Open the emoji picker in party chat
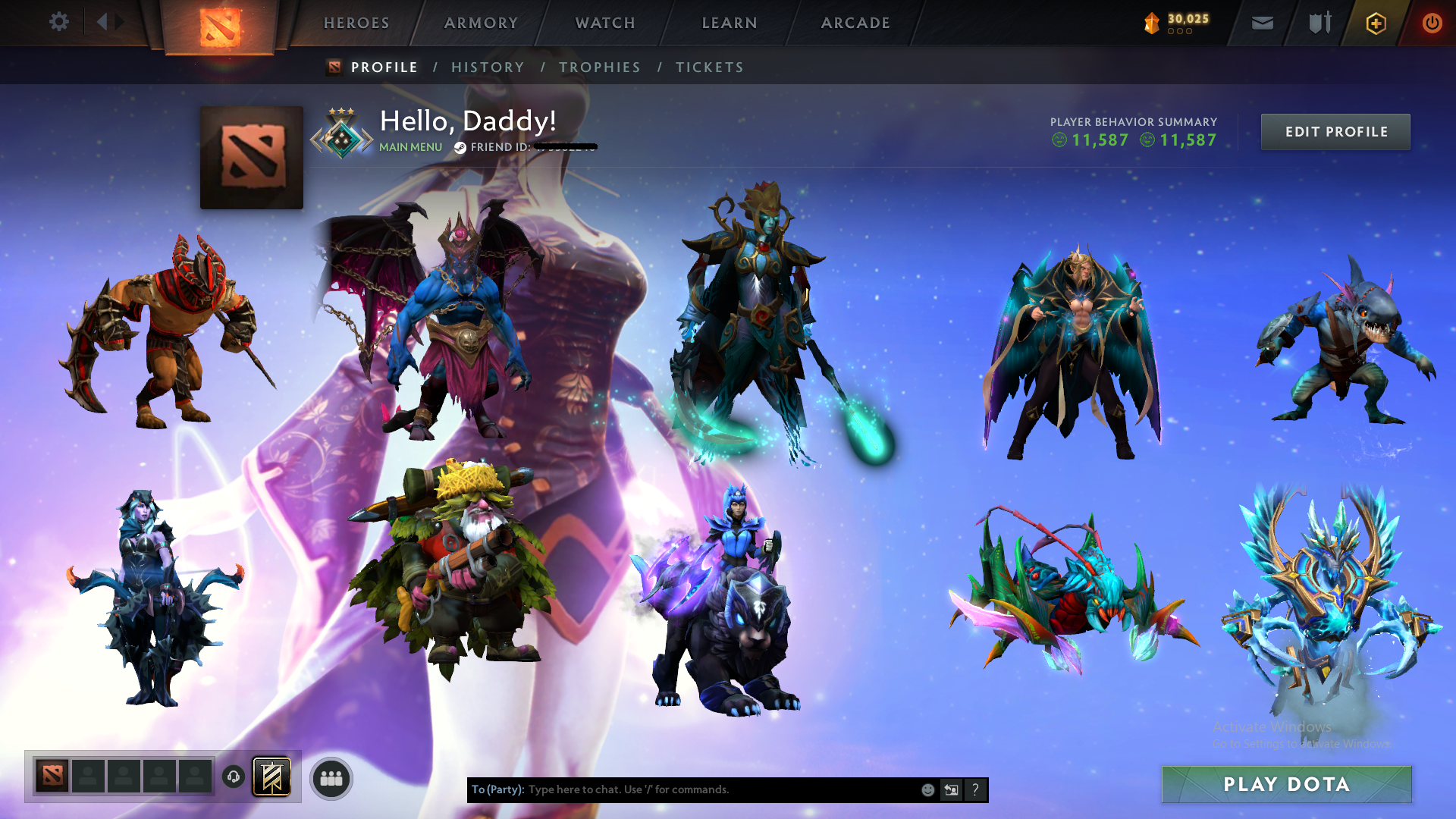 (x=927, y=789)
